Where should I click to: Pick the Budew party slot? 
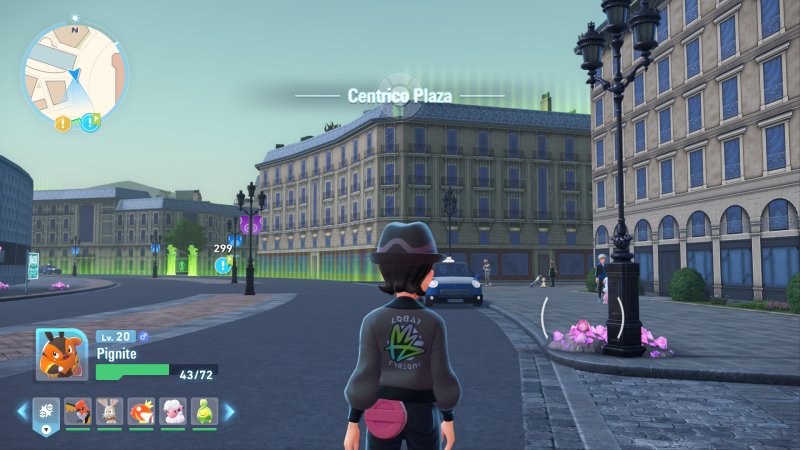[205, 412]
